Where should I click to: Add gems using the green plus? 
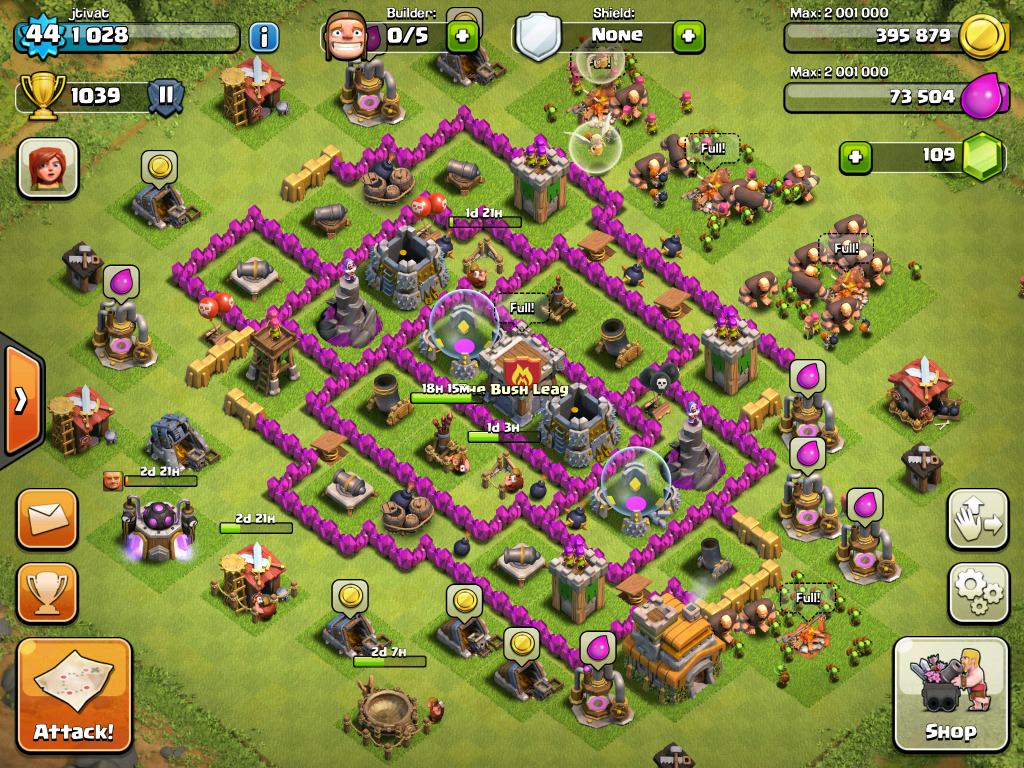pyautogui.click(x=854, y=157)
